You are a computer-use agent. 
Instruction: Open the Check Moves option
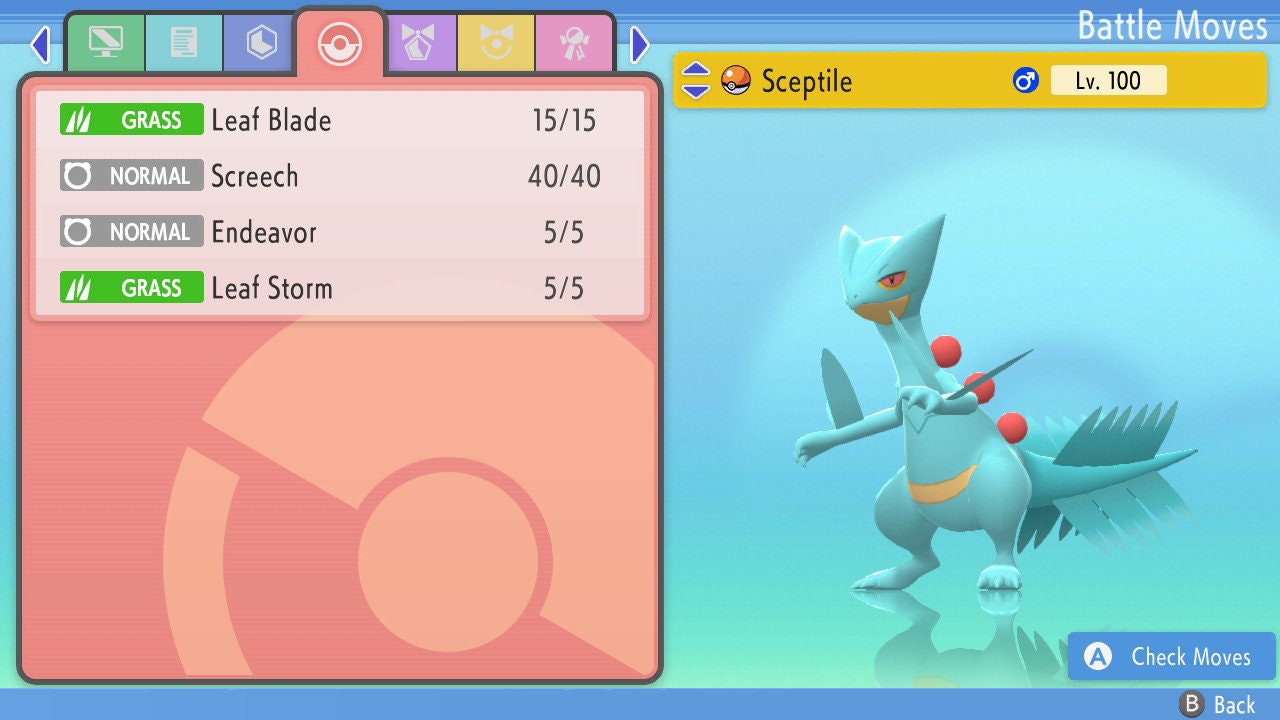[x=1172, y=657]
